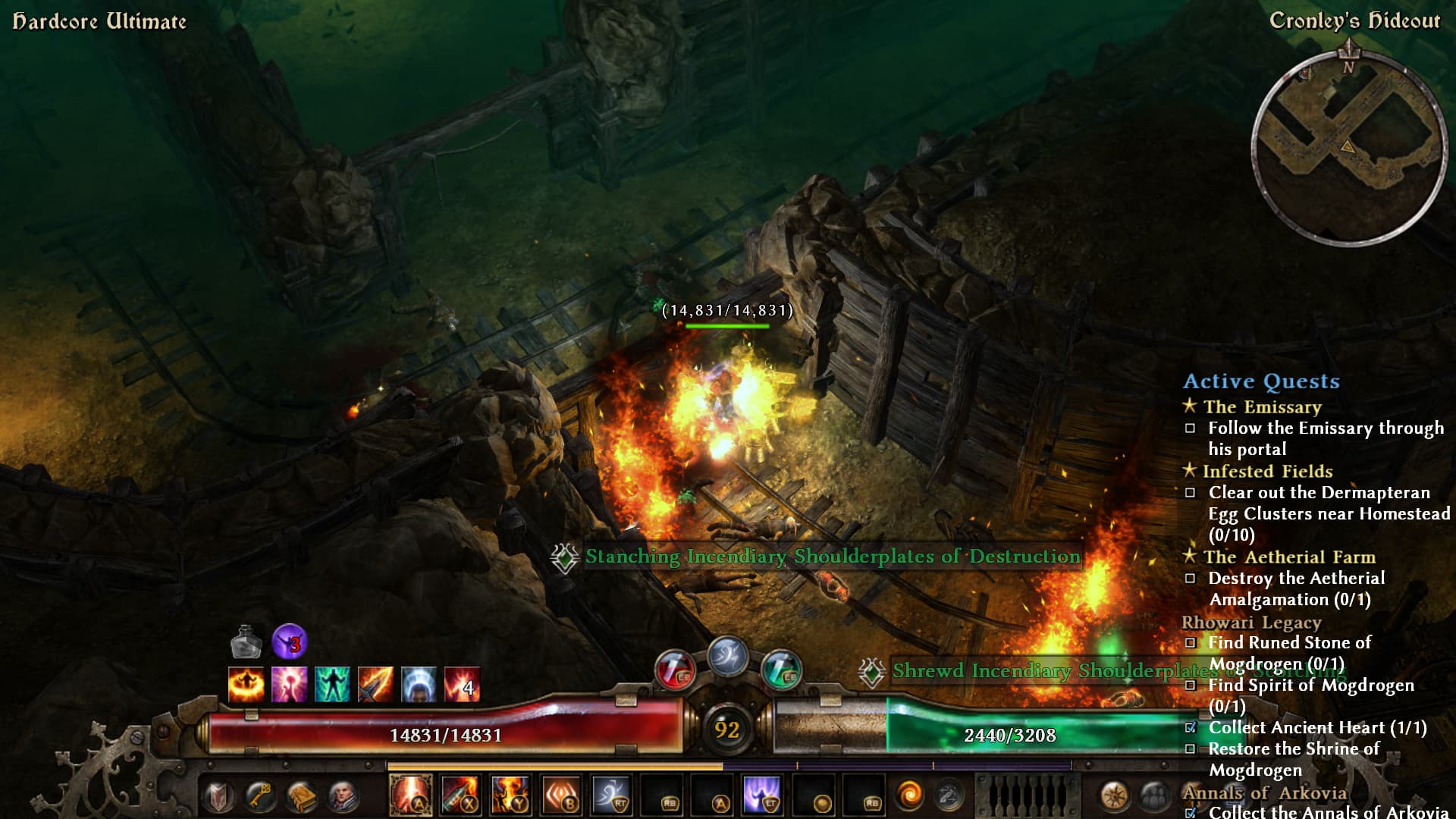This screenshot has height=819, width=1456.
Task: Select the Infested Fields quest entry
Action: tap(1267, 472)
